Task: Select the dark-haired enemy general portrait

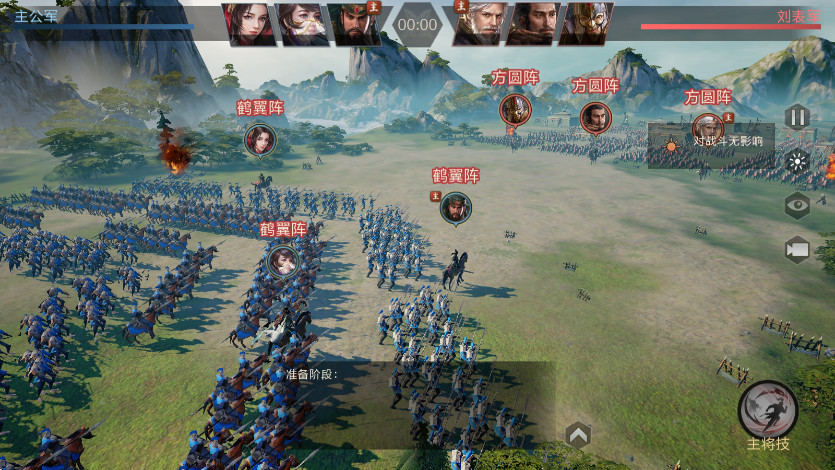Action: point(531,24)
